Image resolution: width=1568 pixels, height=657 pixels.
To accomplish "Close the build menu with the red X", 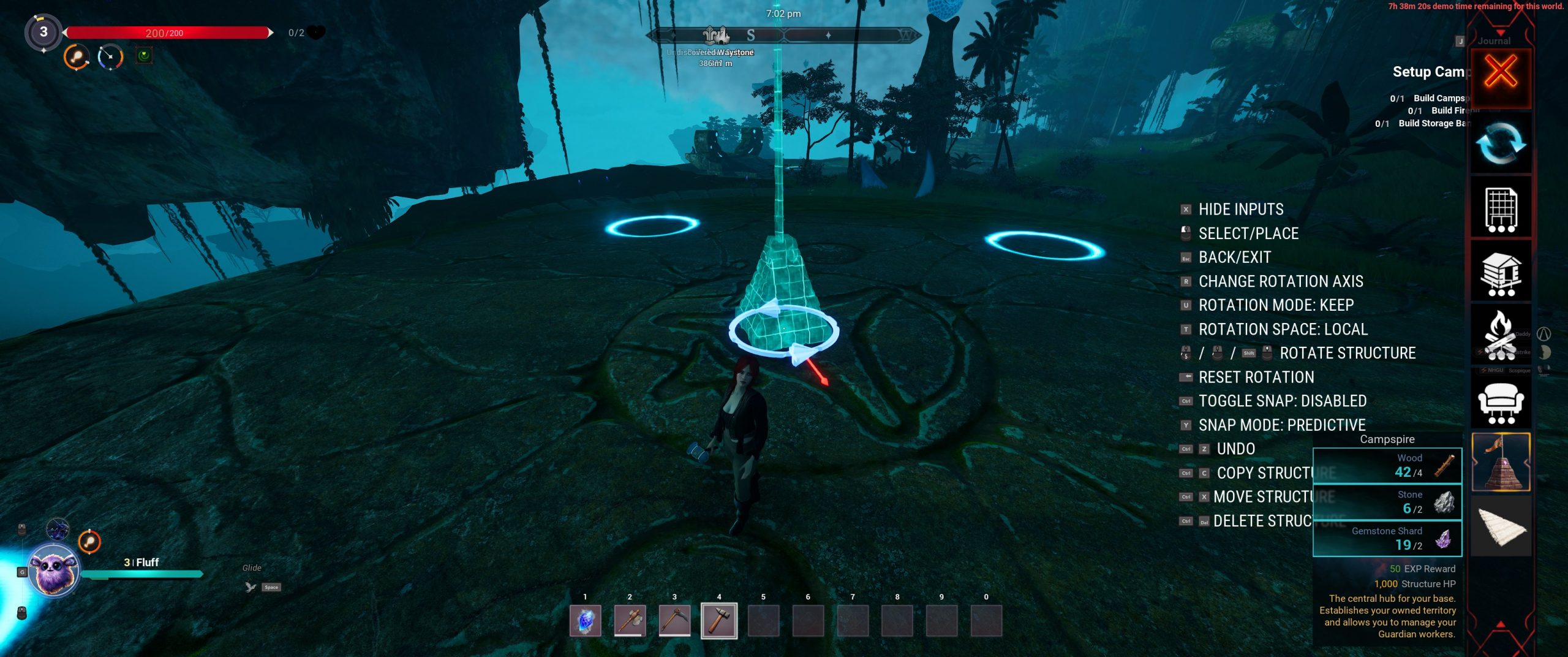I will click(1501, 73).
